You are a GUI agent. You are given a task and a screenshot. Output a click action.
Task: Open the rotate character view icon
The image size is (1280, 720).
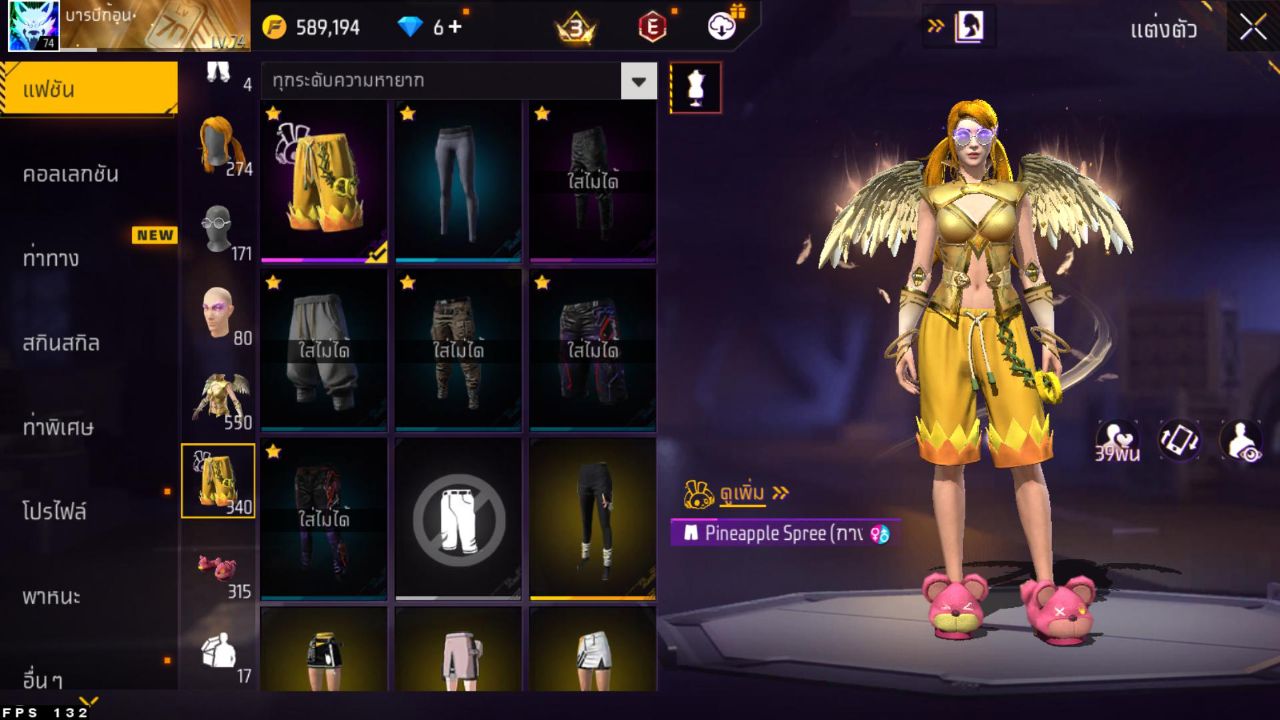tap(1181, 441)
